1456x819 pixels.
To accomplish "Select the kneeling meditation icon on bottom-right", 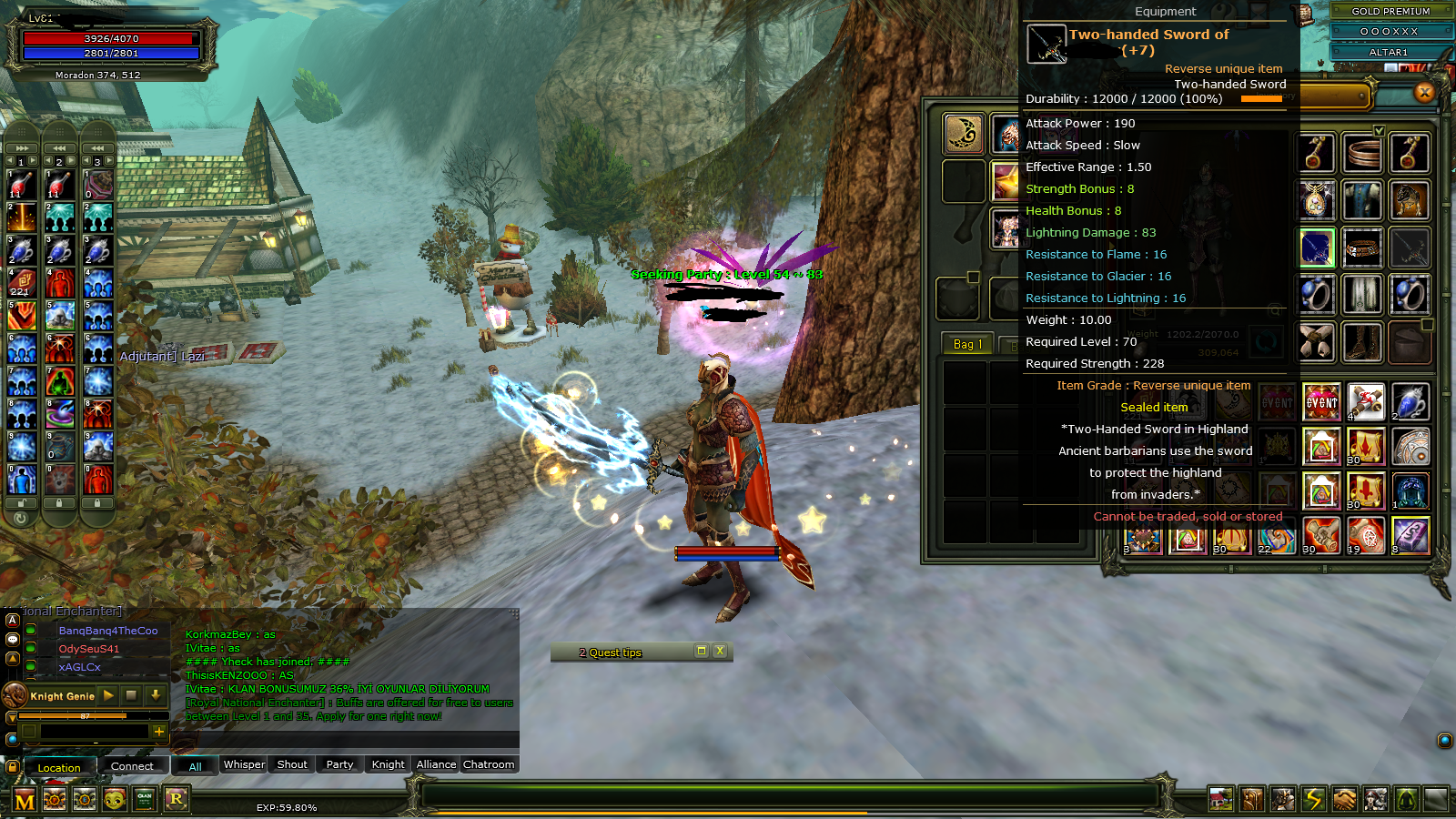I will point(1405,798).
